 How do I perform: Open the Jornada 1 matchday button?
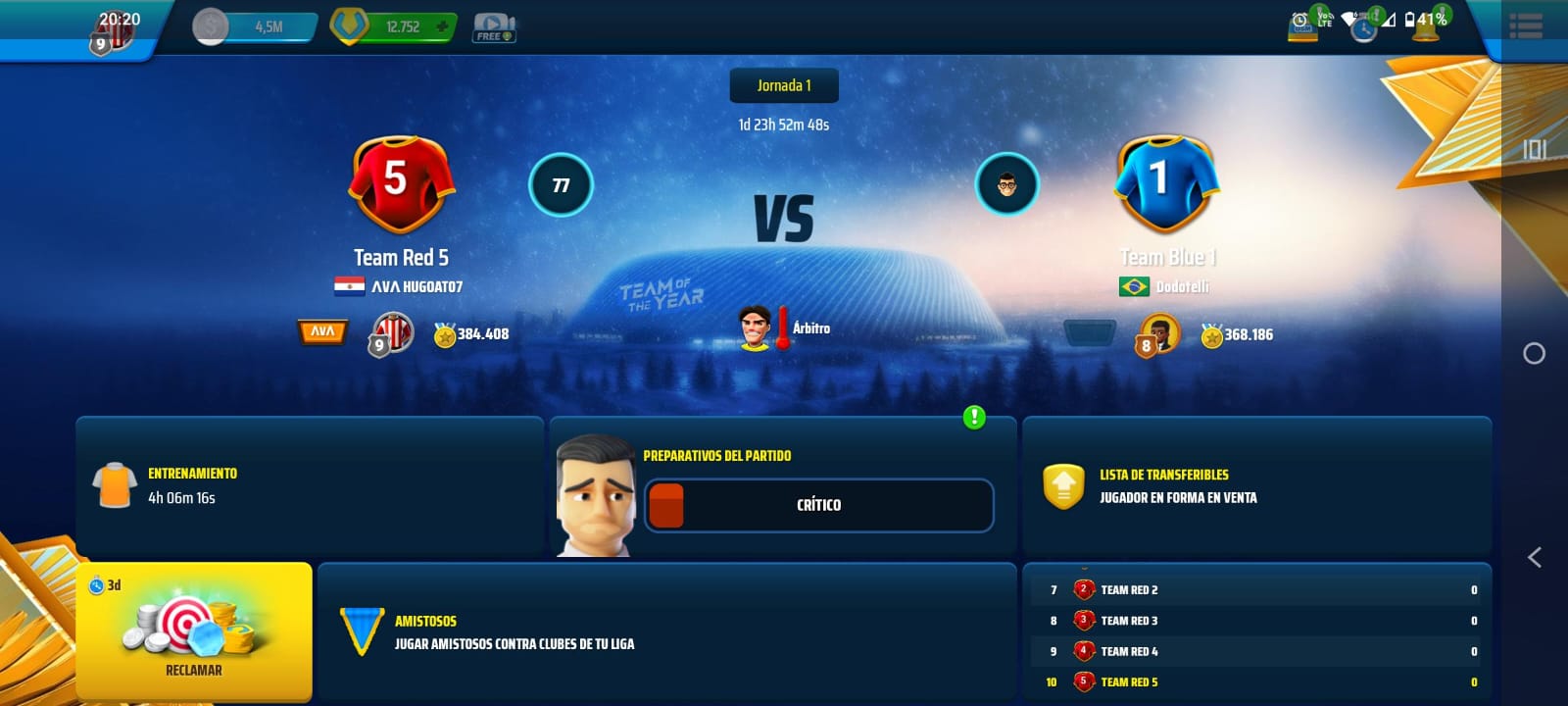tap(784, 86)
